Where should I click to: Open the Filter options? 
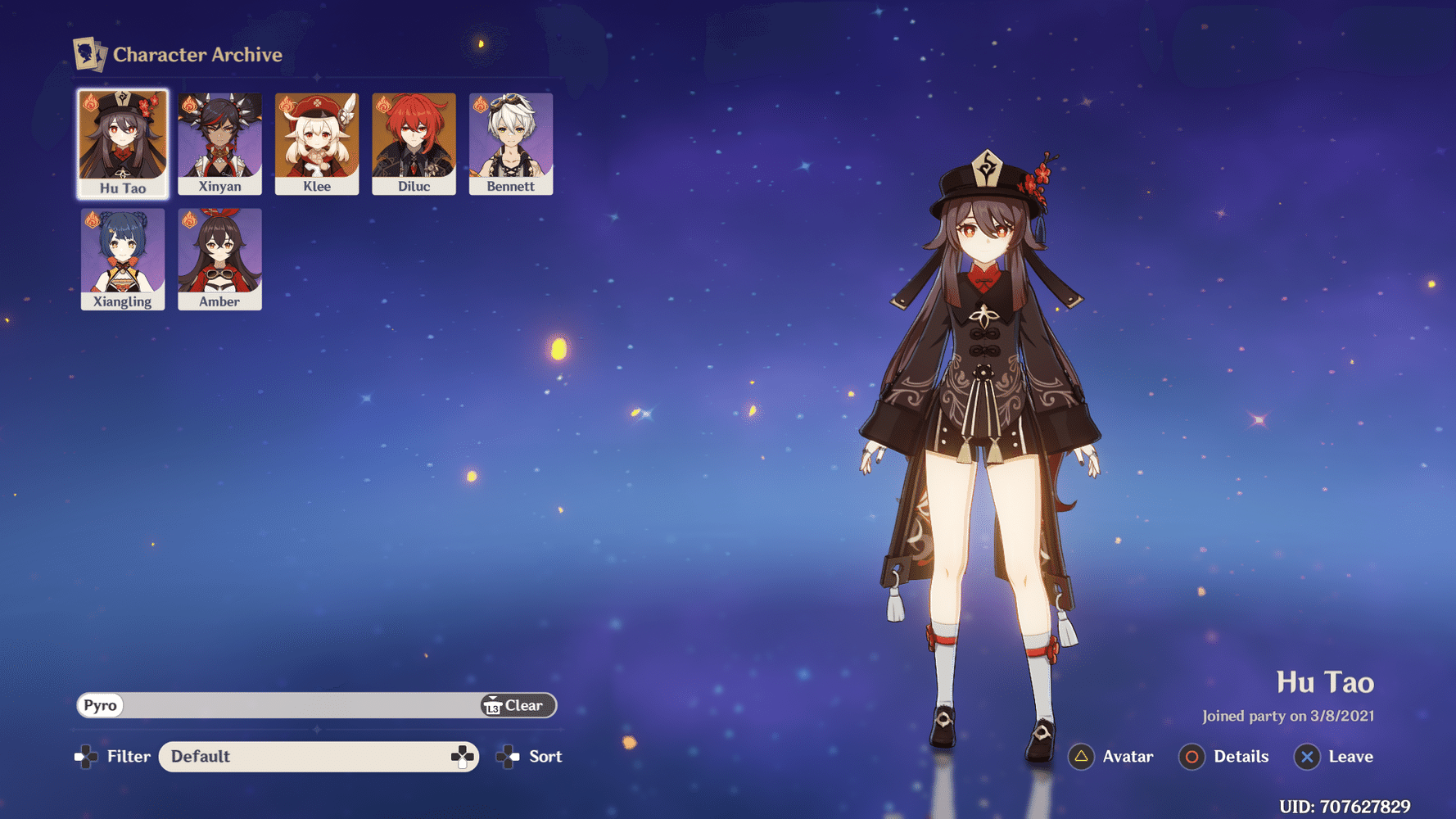click(113, 757)
